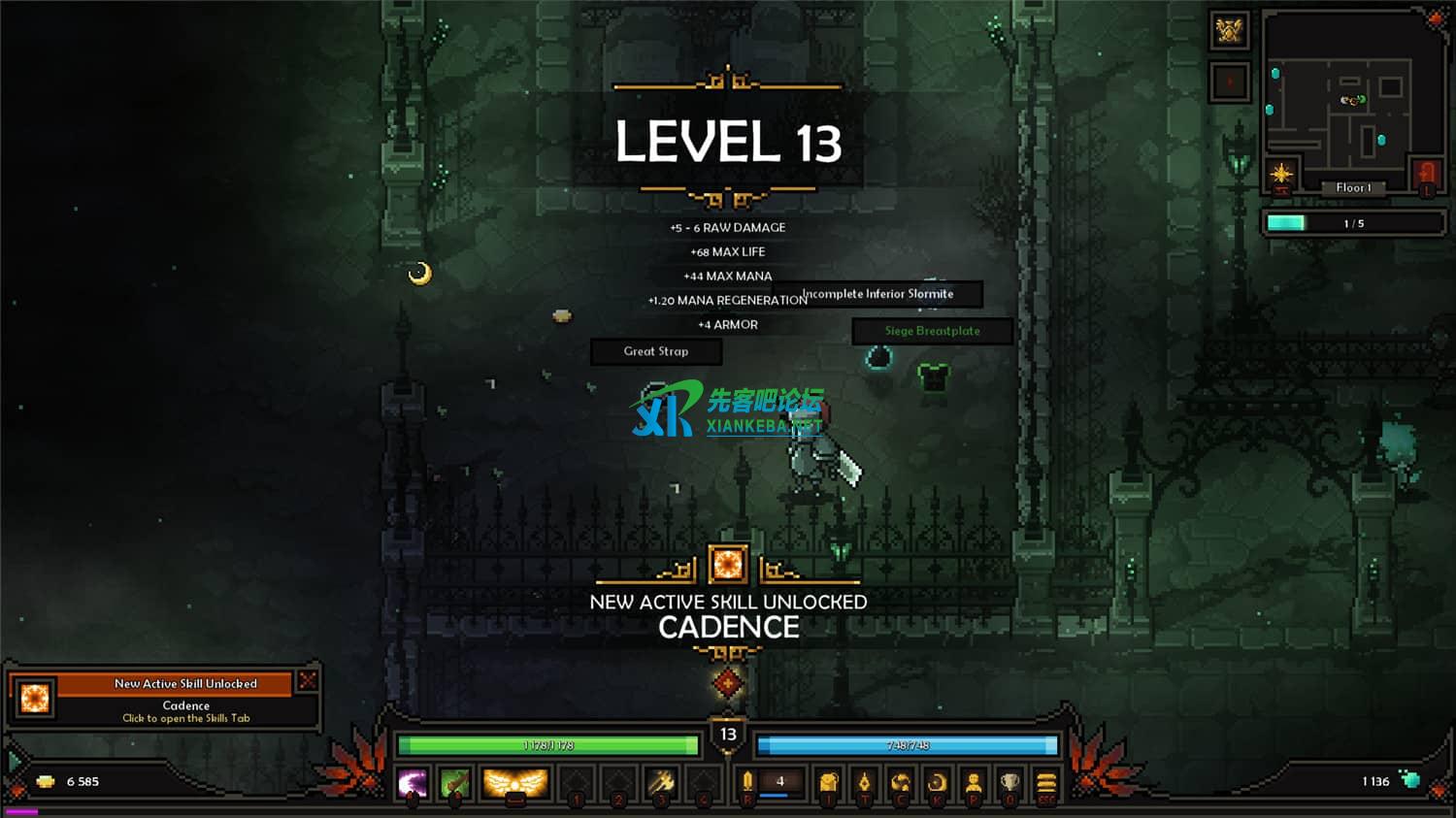
Task: Open the stacked bars ESC menu
Action: point(1045,782)
